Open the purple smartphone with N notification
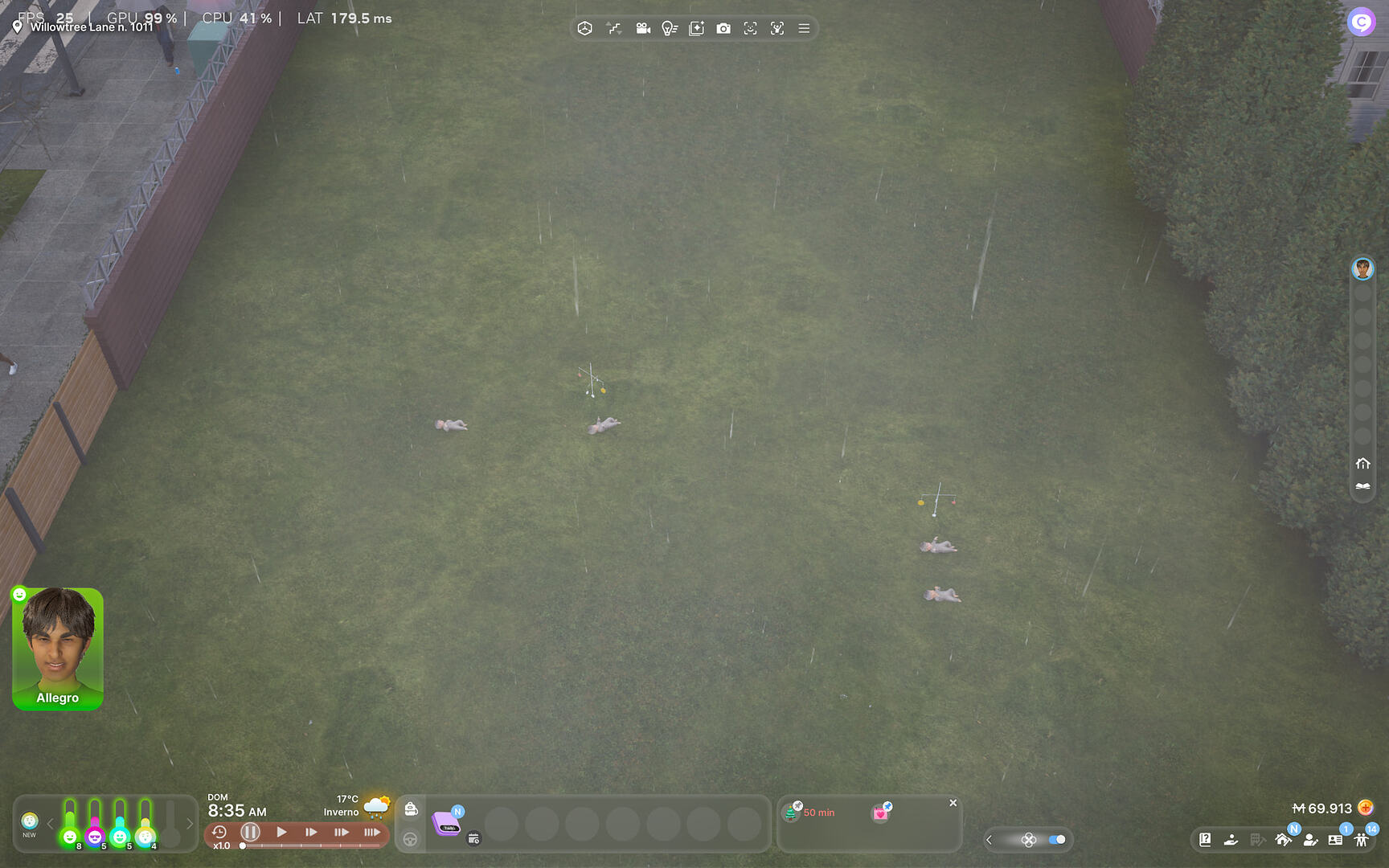This screenshot has width=1389, height=868. pos(448,825)
